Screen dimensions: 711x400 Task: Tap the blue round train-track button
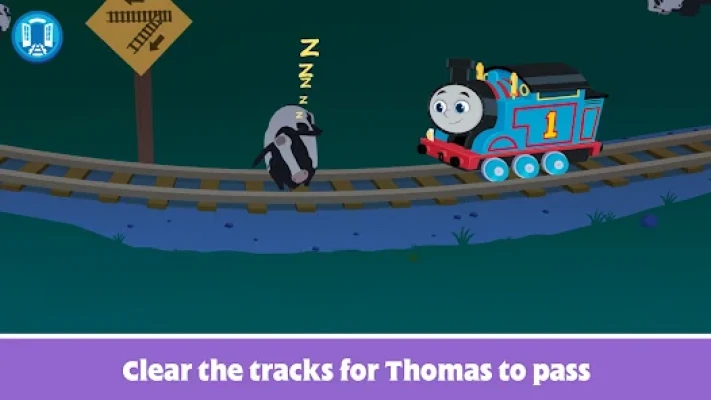click(x=37, y=36)
